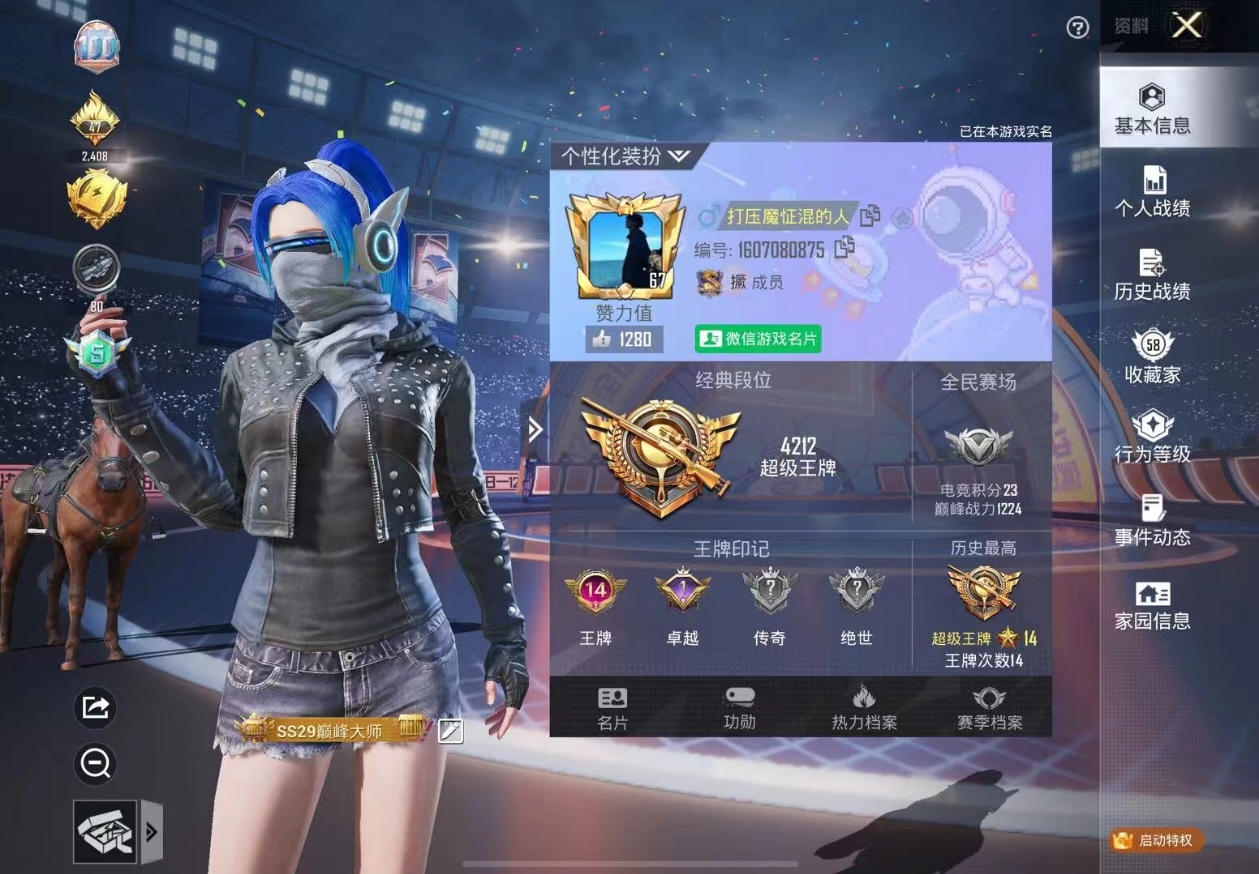Click the share arrow icon
Screen dimensions: 1259x874
point(96,708)
